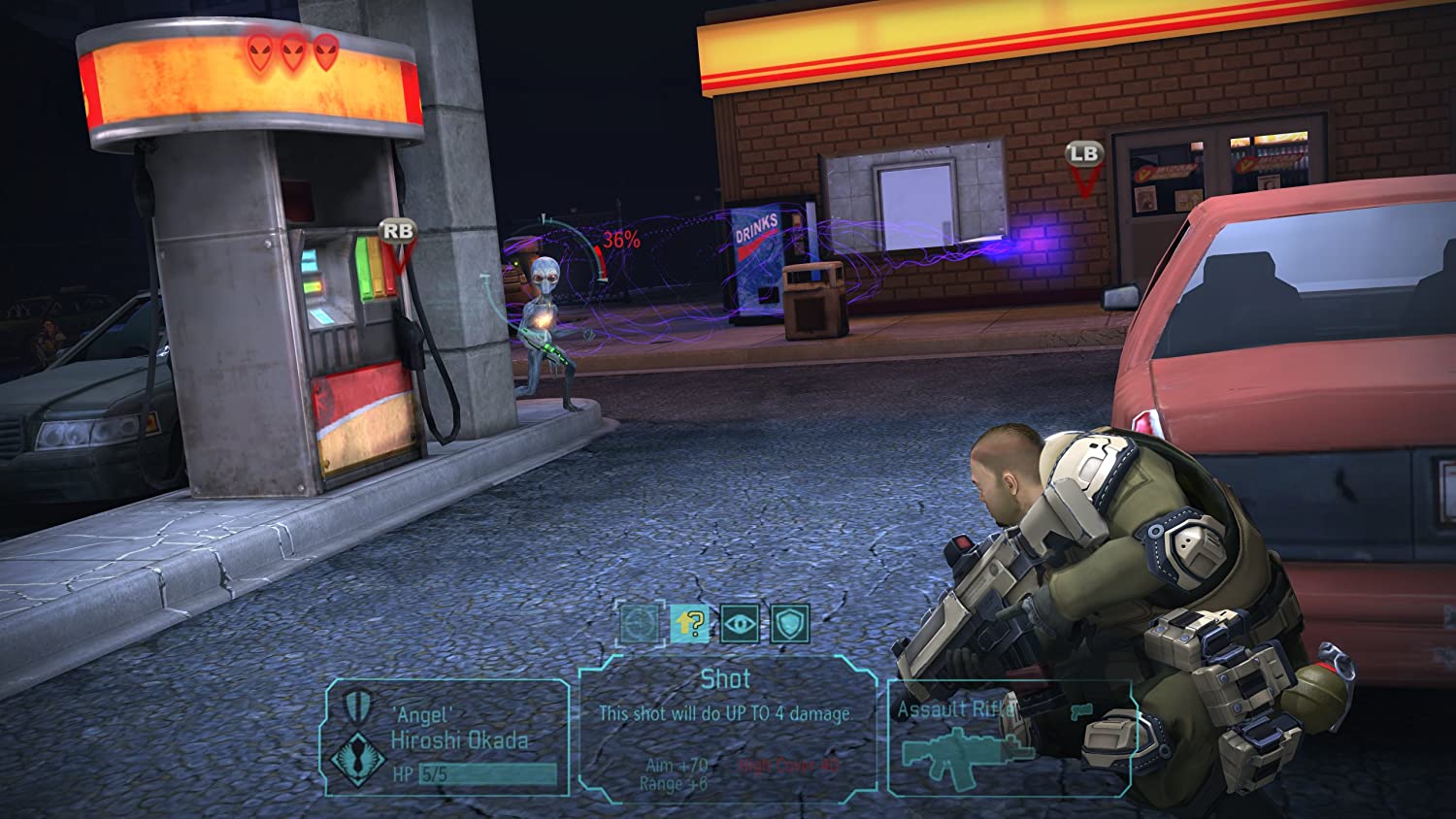Activate the Hunker Down shield ability
1456x819 pixels.
coord(789,624)
